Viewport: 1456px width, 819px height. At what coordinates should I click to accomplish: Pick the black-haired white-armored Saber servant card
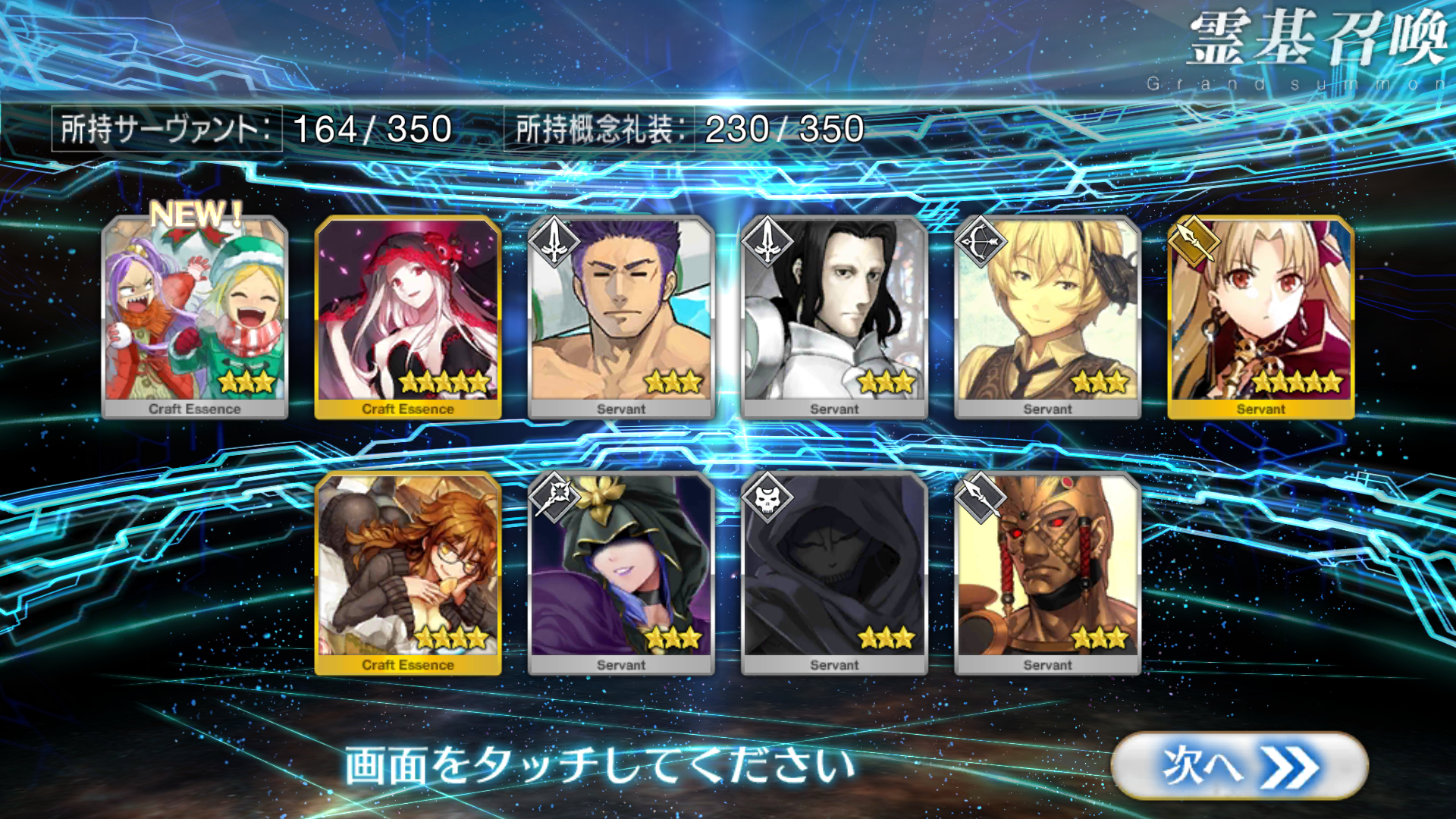point(834,317)
